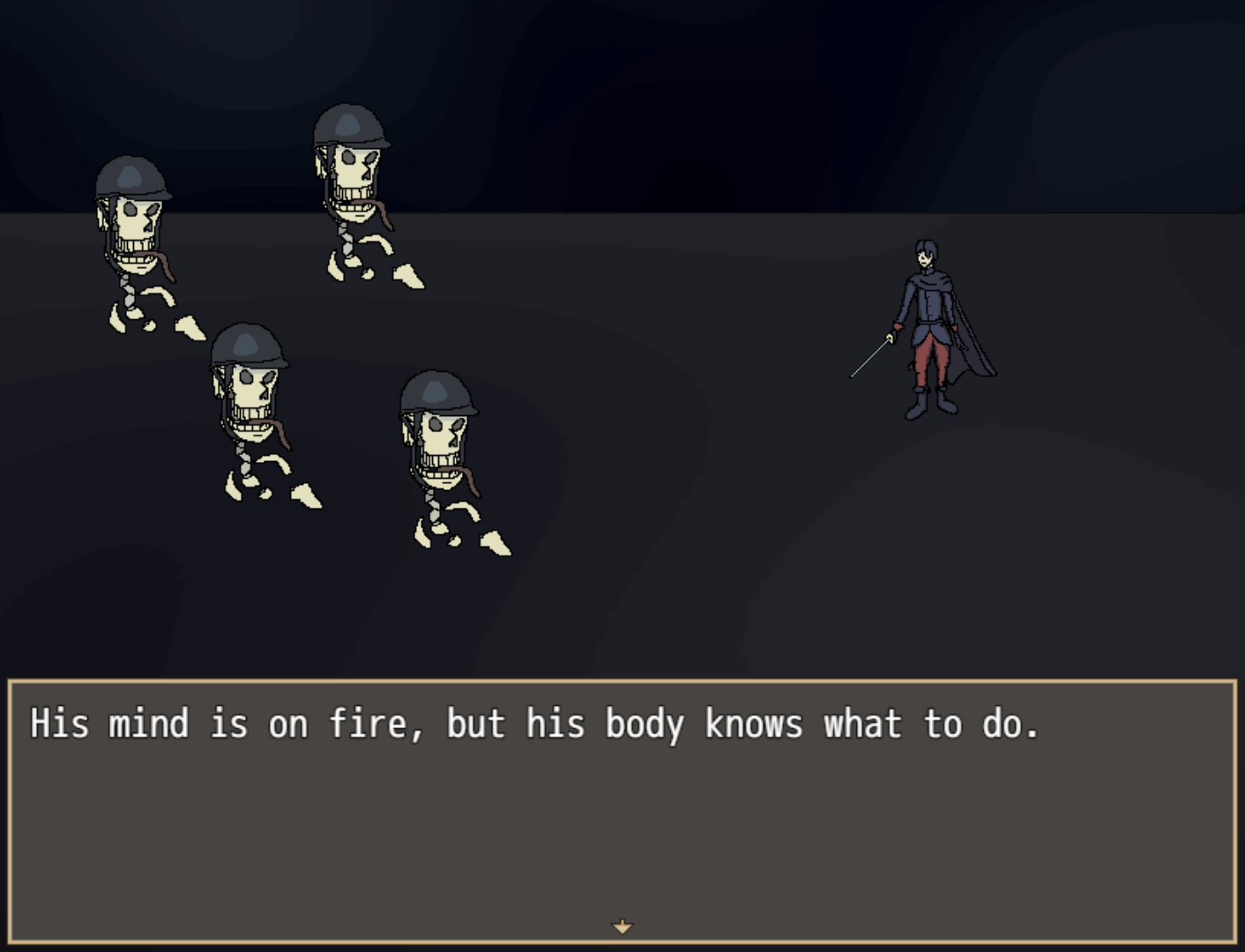Click the continue arrow below the dialogue text
The image size is (1245, 952).
[x=622, y=926]
